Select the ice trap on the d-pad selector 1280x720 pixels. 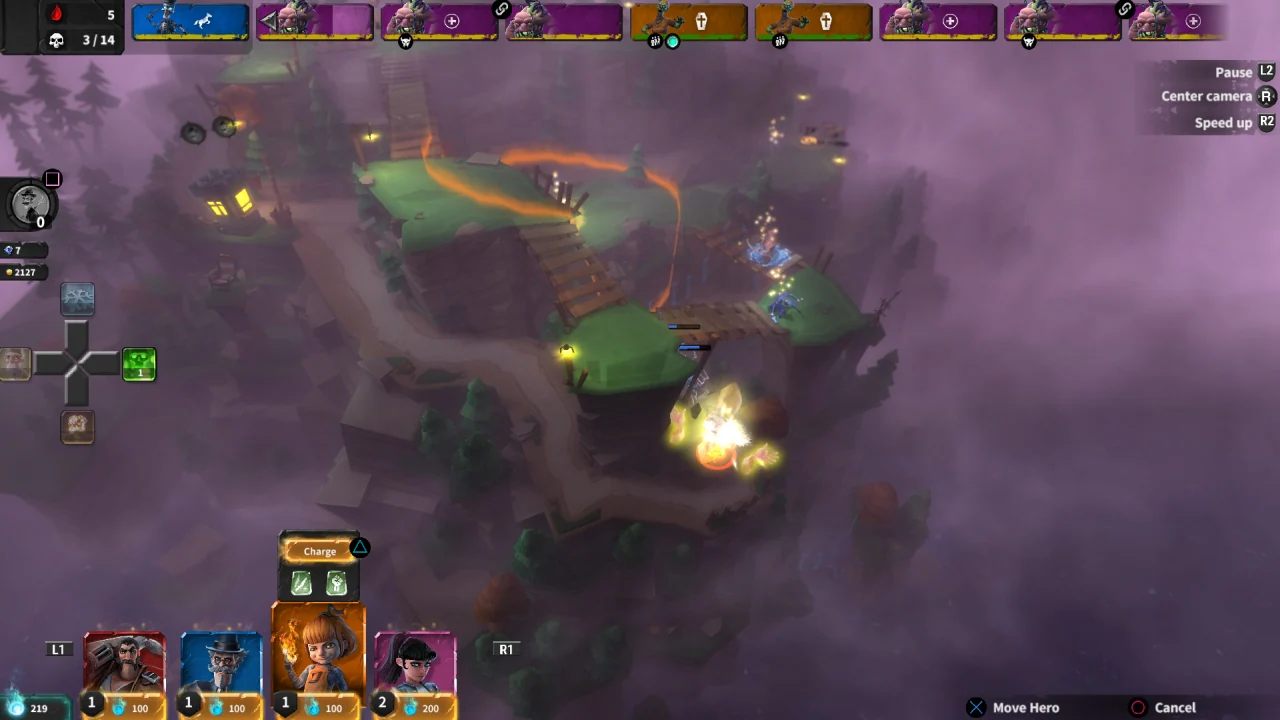point(78,299)
